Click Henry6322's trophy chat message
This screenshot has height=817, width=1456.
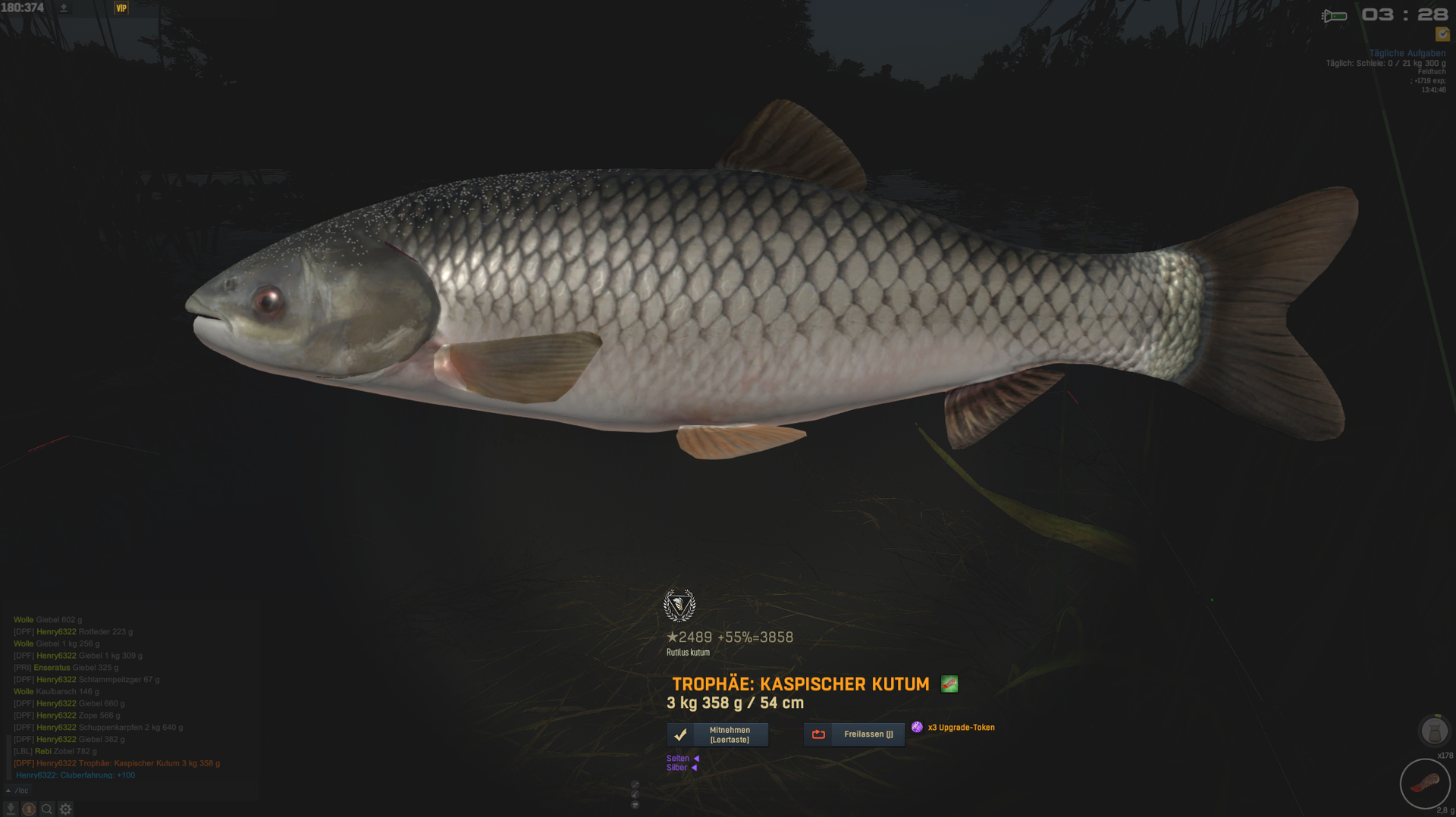[x=117, y=763]
